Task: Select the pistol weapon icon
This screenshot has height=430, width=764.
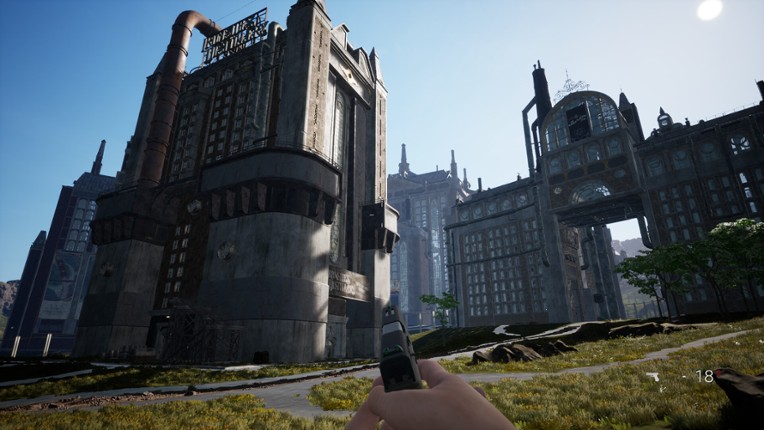Action: coord(656,377)
